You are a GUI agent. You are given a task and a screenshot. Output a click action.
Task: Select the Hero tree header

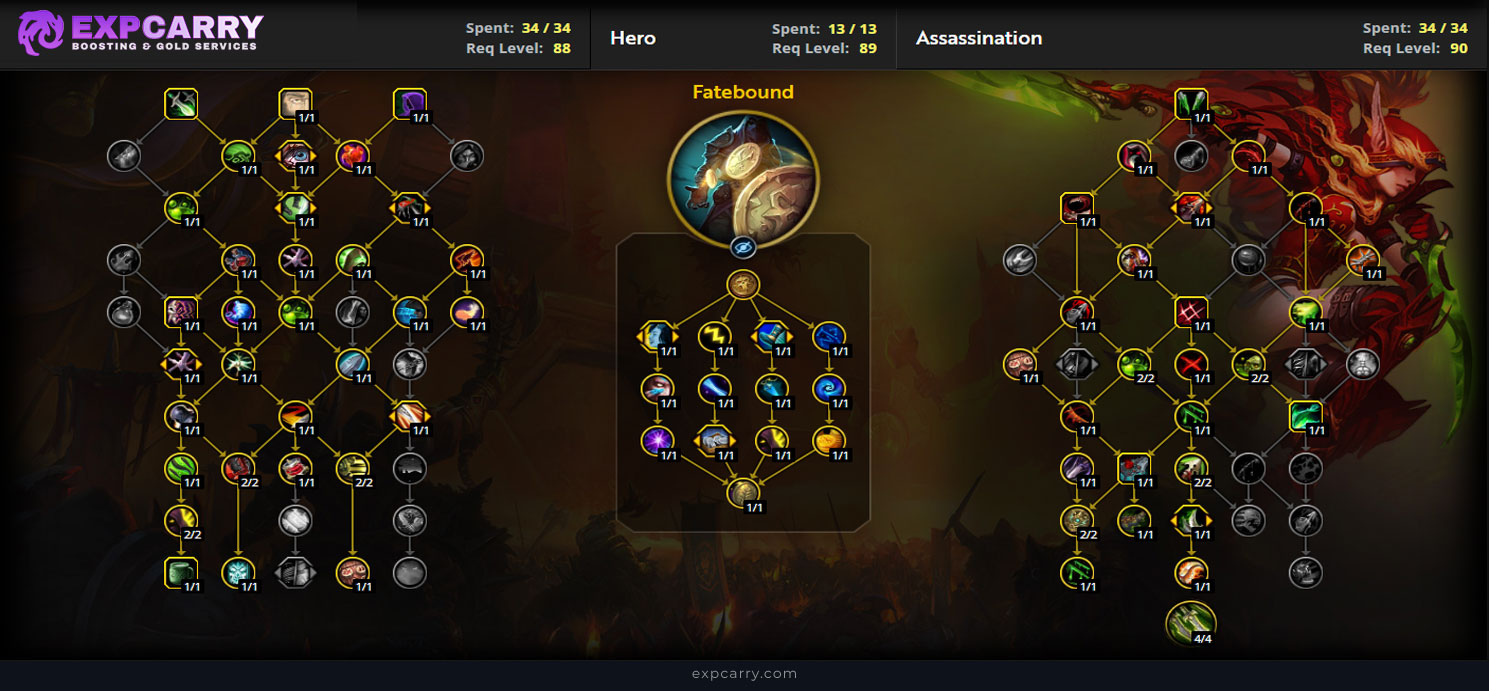(x=633, y=38)
